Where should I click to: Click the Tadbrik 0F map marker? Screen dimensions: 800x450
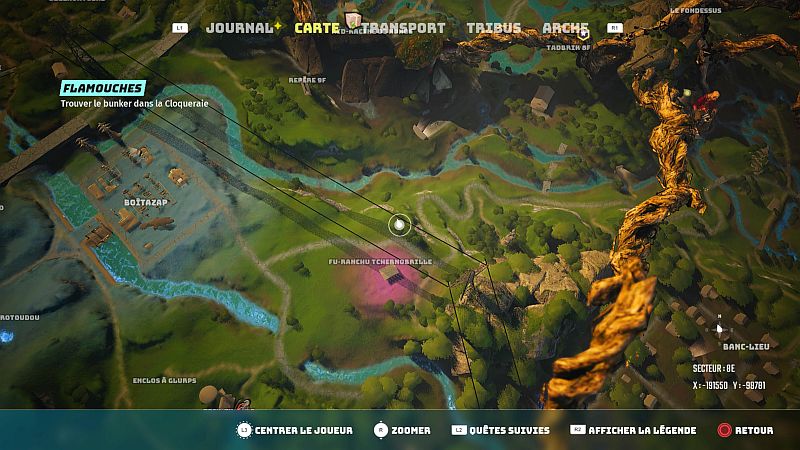[569, 46]
